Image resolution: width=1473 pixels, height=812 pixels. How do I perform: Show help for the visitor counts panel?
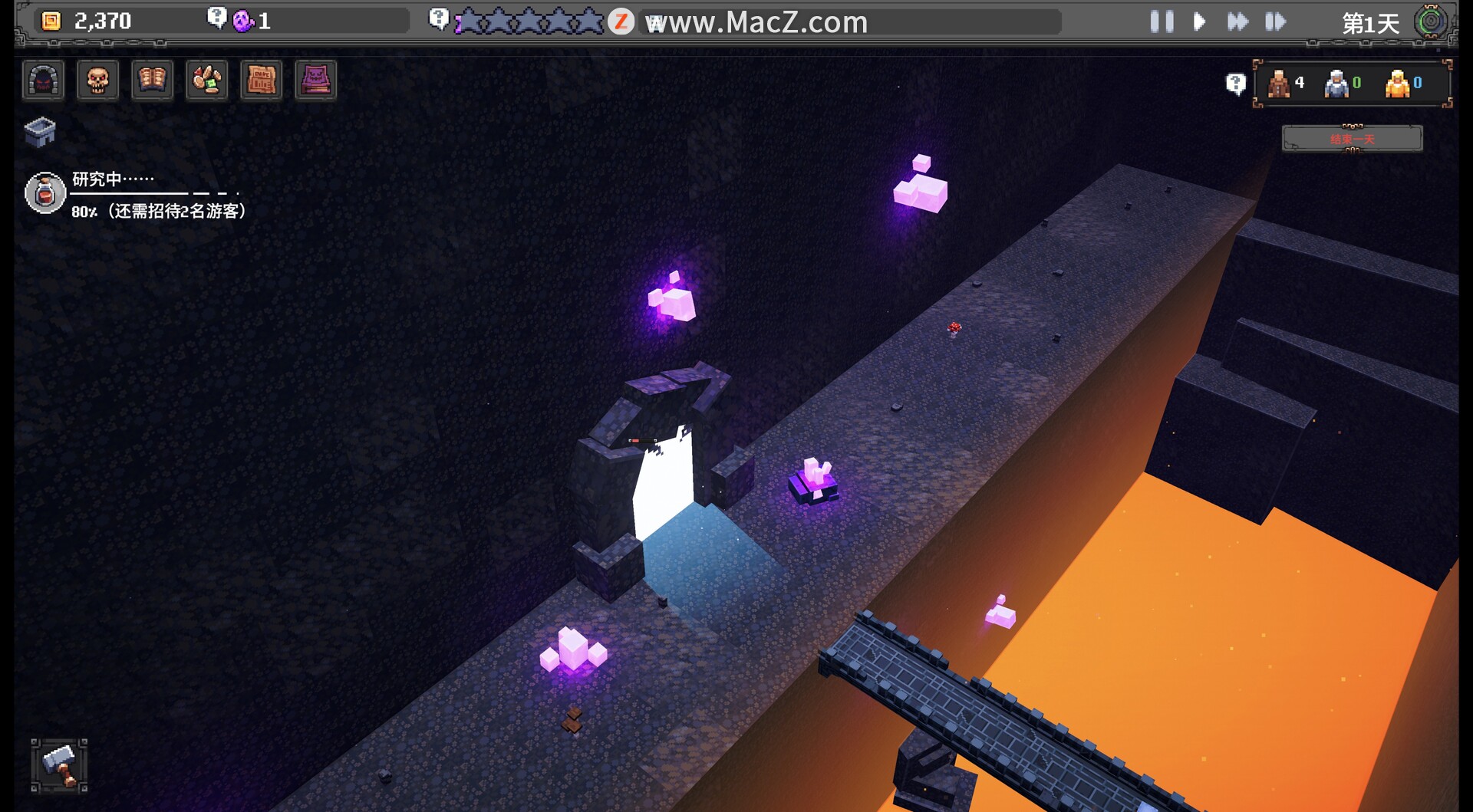pyautogui.click(x=1235, y=84)
